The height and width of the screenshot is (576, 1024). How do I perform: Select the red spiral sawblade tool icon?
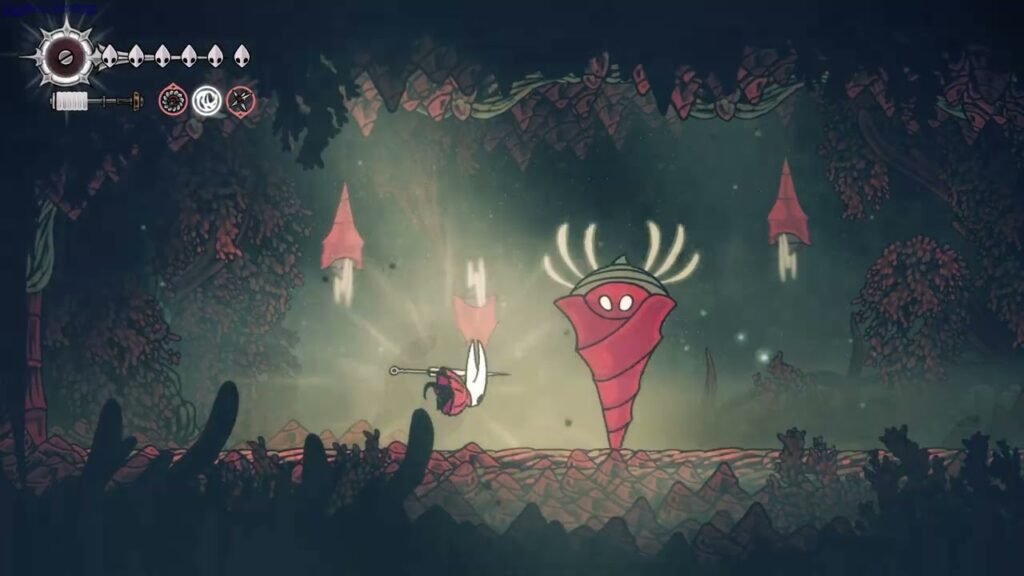point(173,100)
